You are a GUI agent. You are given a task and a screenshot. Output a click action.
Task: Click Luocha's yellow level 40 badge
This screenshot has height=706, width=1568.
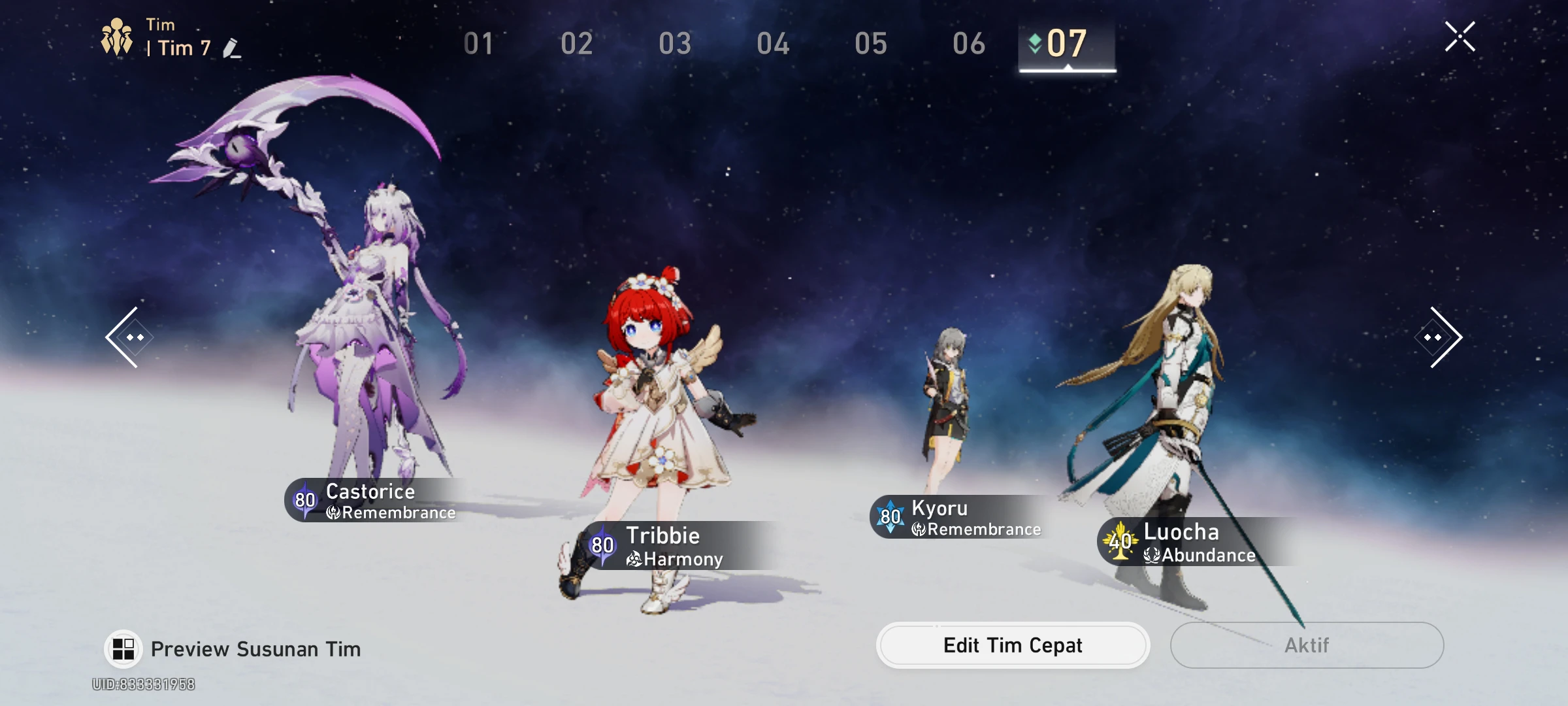(1120, 541)
